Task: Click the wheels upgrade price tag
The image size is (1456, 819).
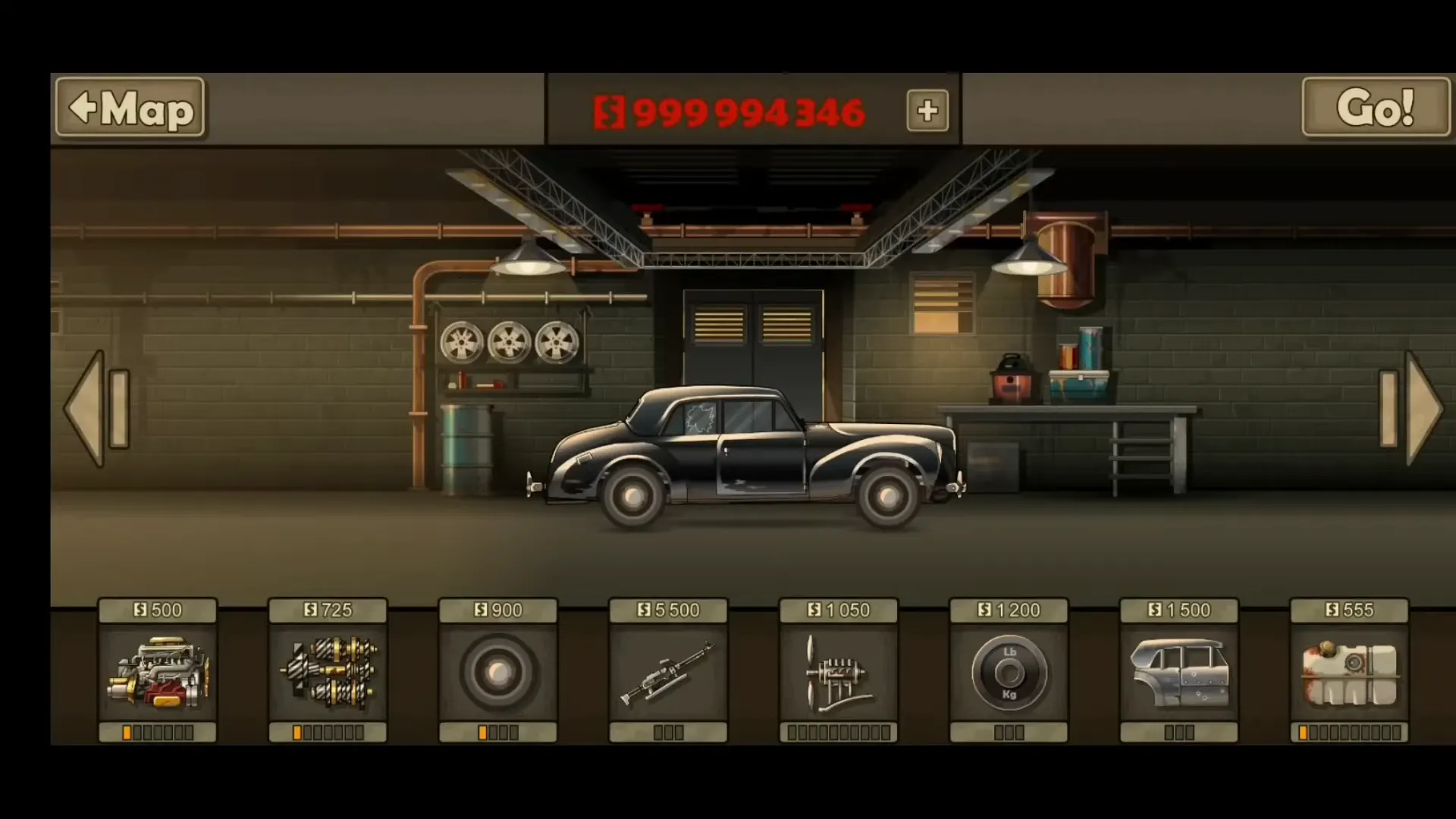Action: click(498, 609)
